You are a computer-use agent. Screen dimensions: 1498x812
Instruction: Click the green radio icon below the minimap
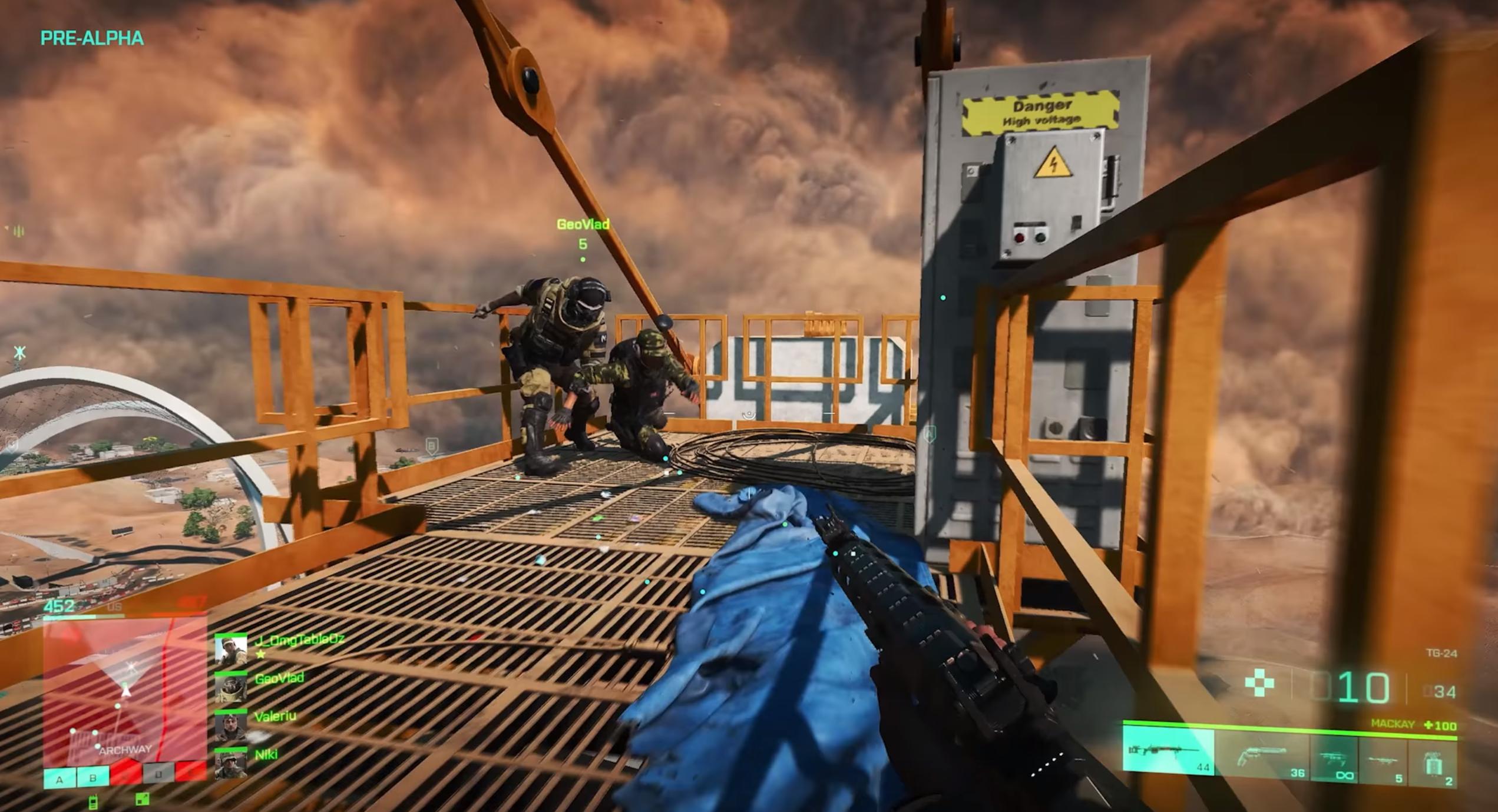(93, 801)
